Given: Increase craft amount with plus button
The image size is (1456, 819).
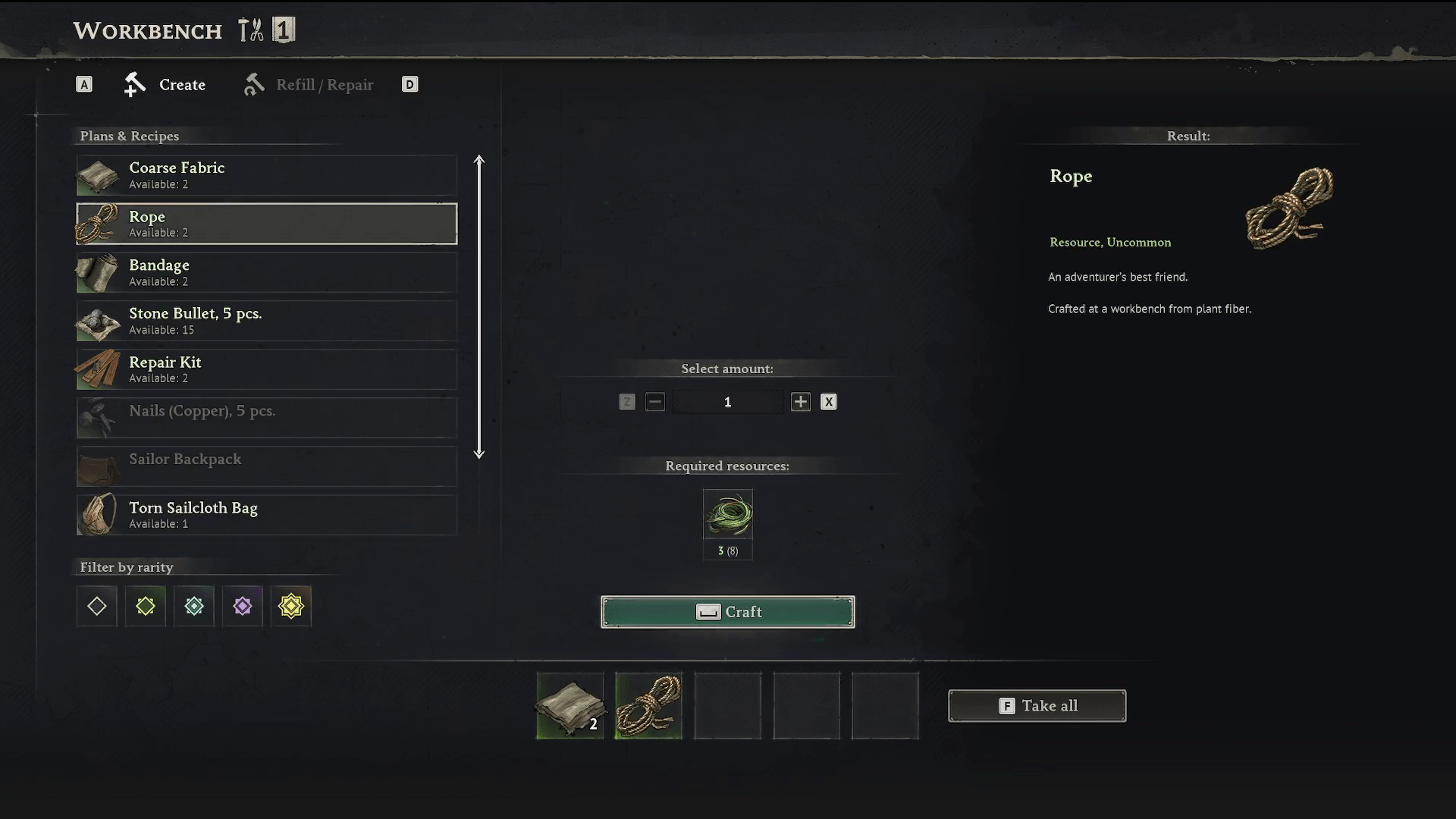Looking at the screenshot, I should [800, 402].
